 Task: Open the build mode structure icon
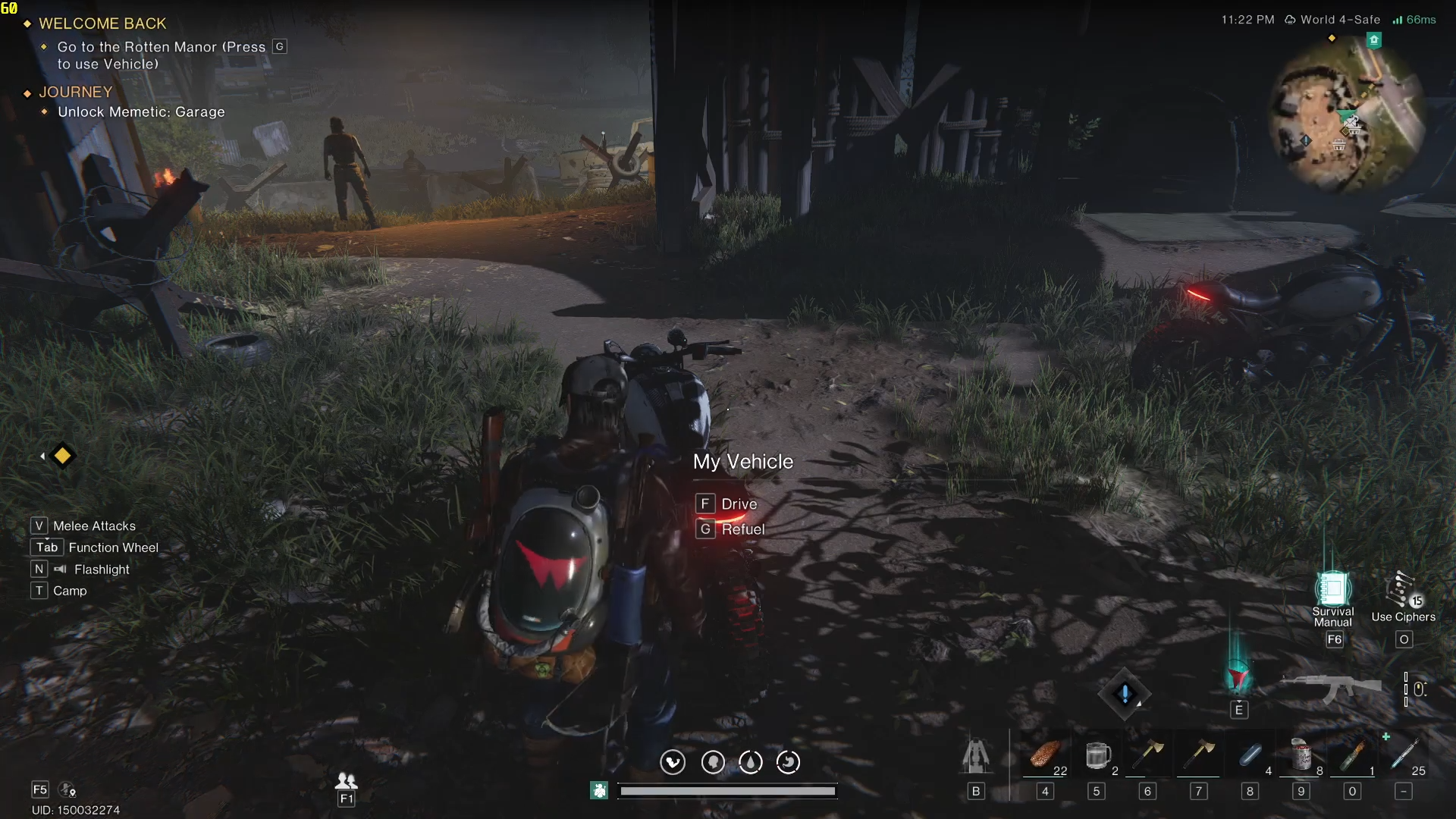[976, 755]
